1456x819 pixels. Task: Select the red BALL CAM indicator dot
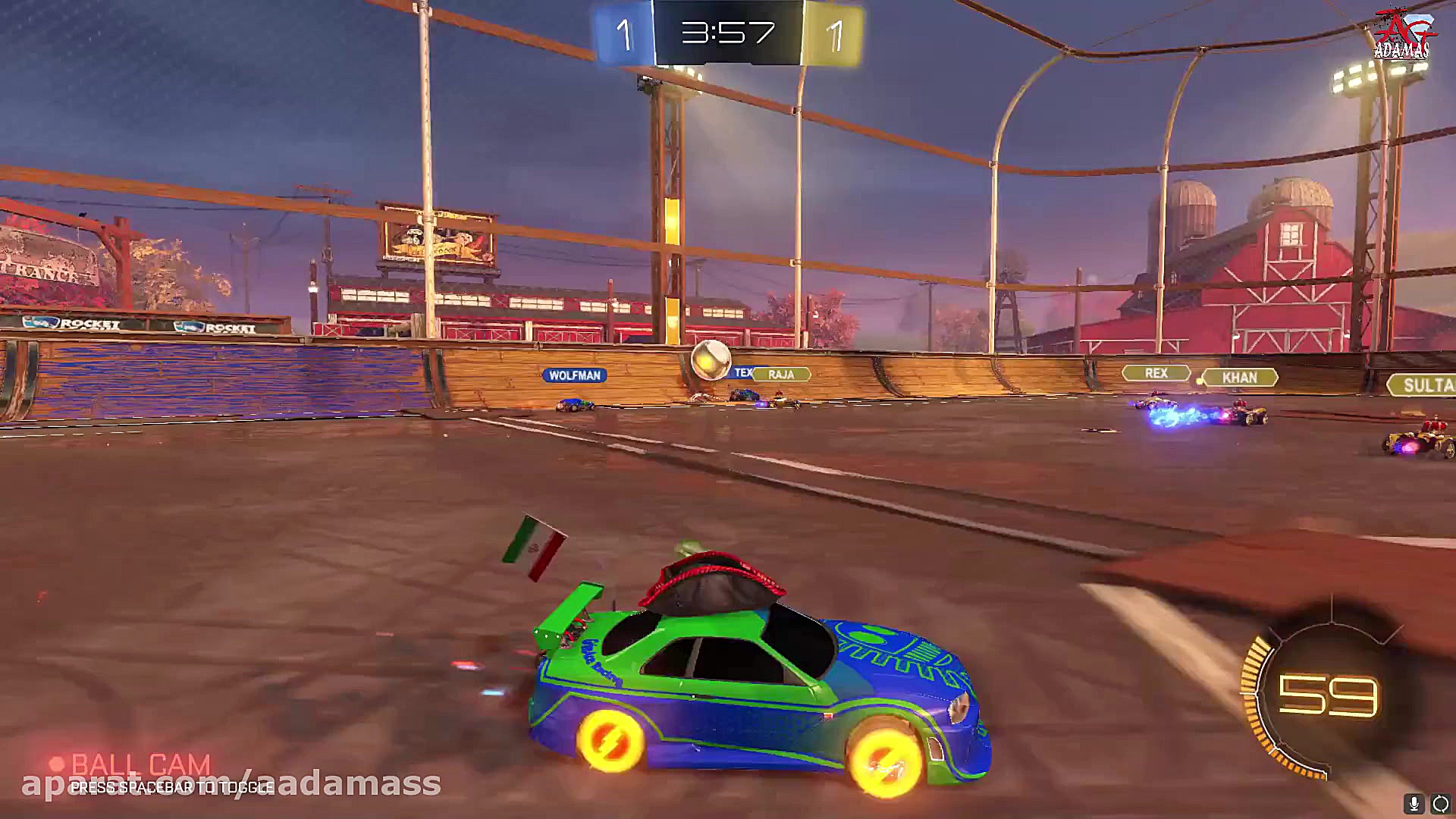[x=55, y=761]
